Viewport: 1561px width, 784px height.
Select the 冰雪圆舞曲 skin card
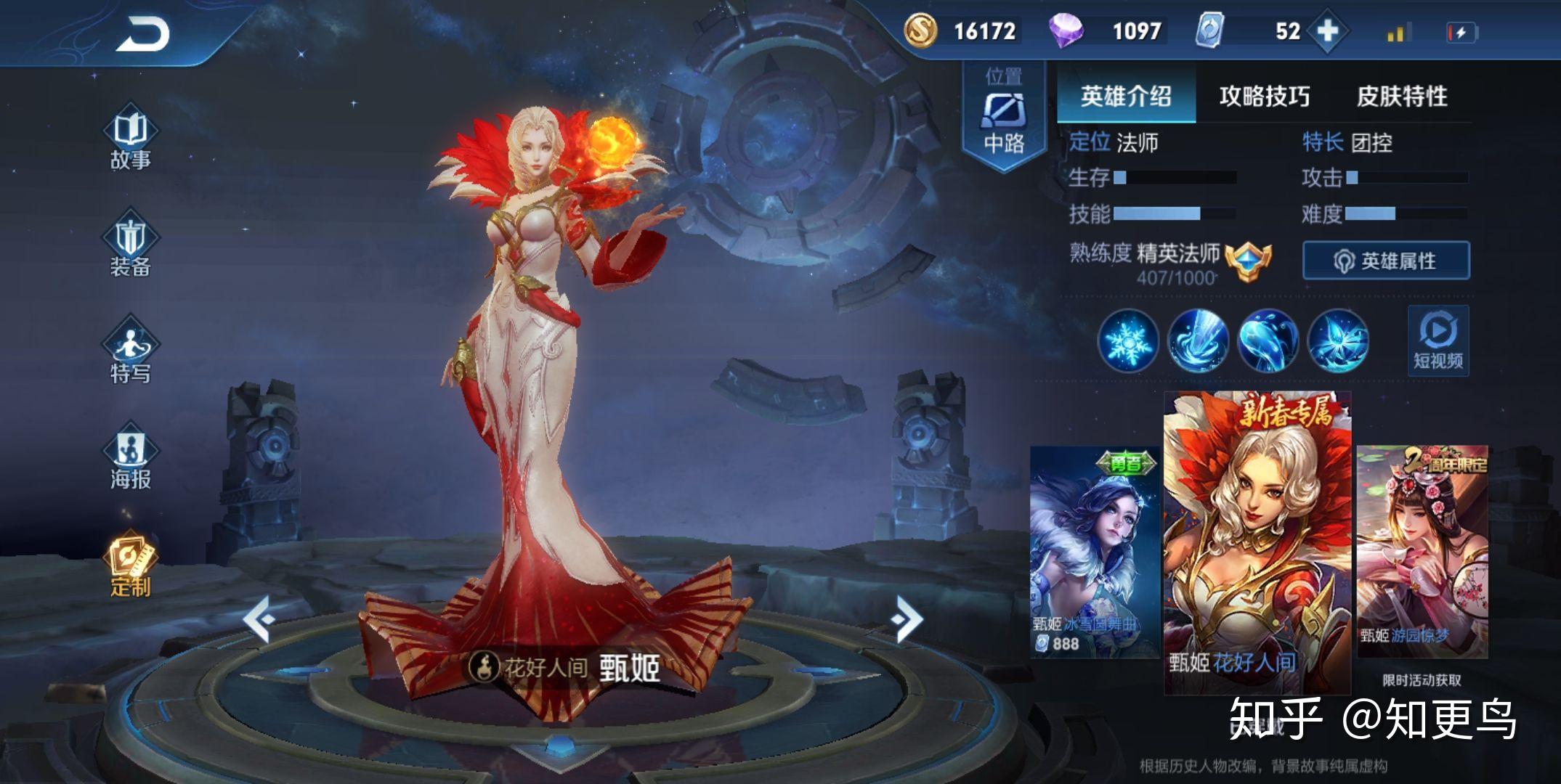(x=1094, y=552)
